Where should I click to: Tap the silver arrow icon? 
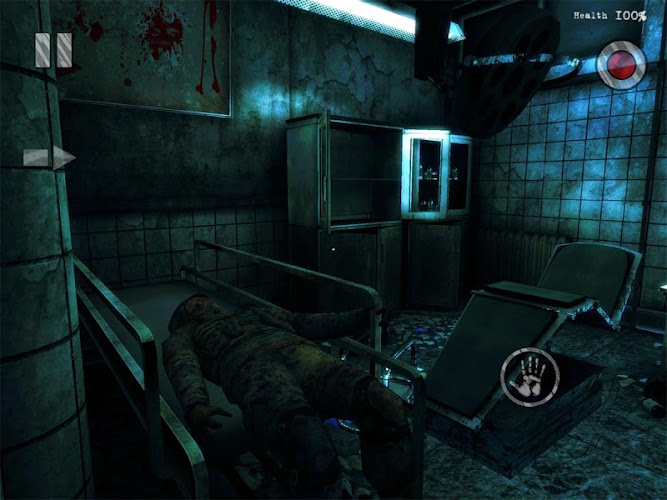[x=50, y=157]
